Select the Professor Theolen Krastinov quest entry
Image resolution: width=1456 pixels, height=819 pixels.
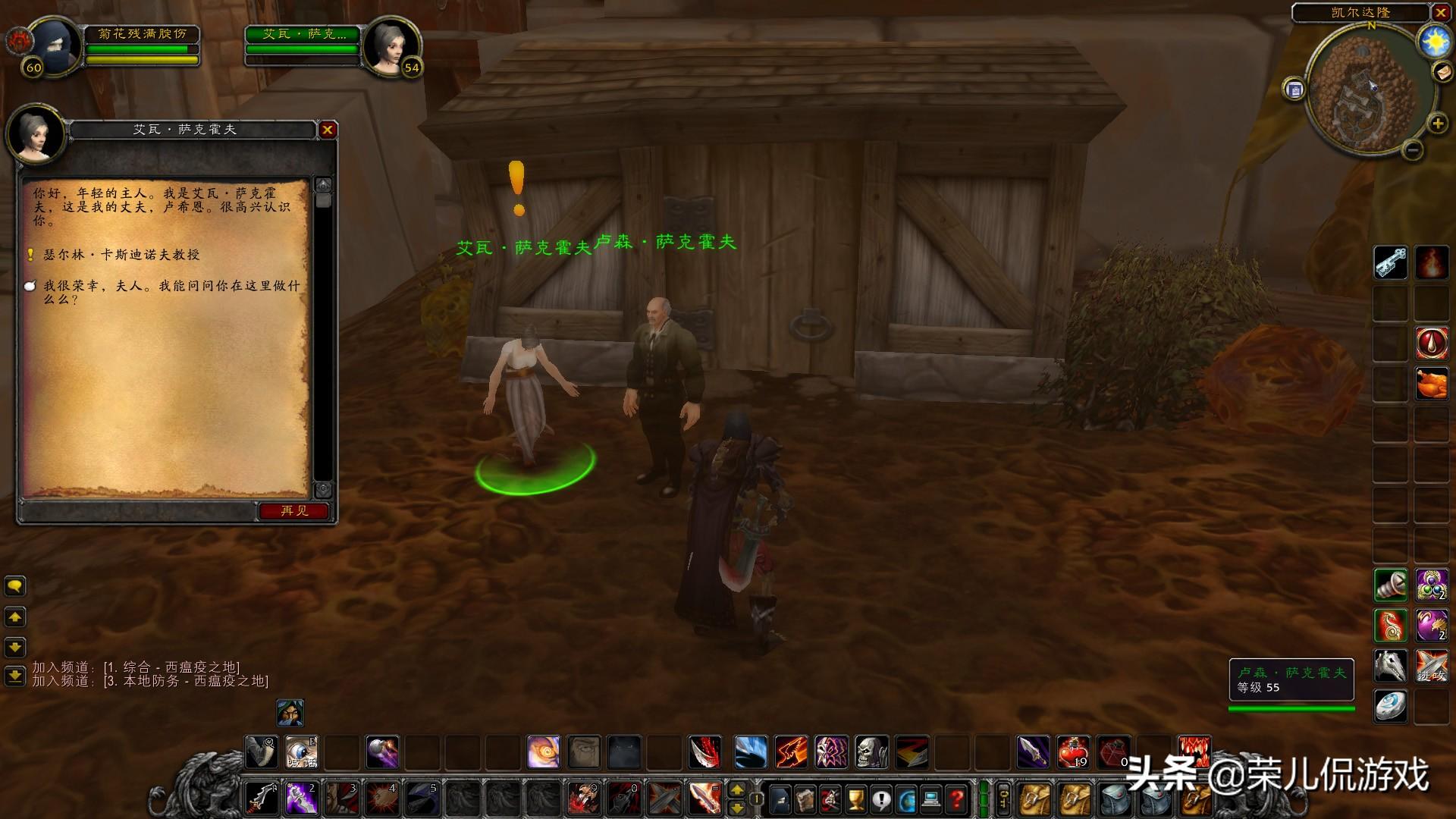click(x=121, y=255)
